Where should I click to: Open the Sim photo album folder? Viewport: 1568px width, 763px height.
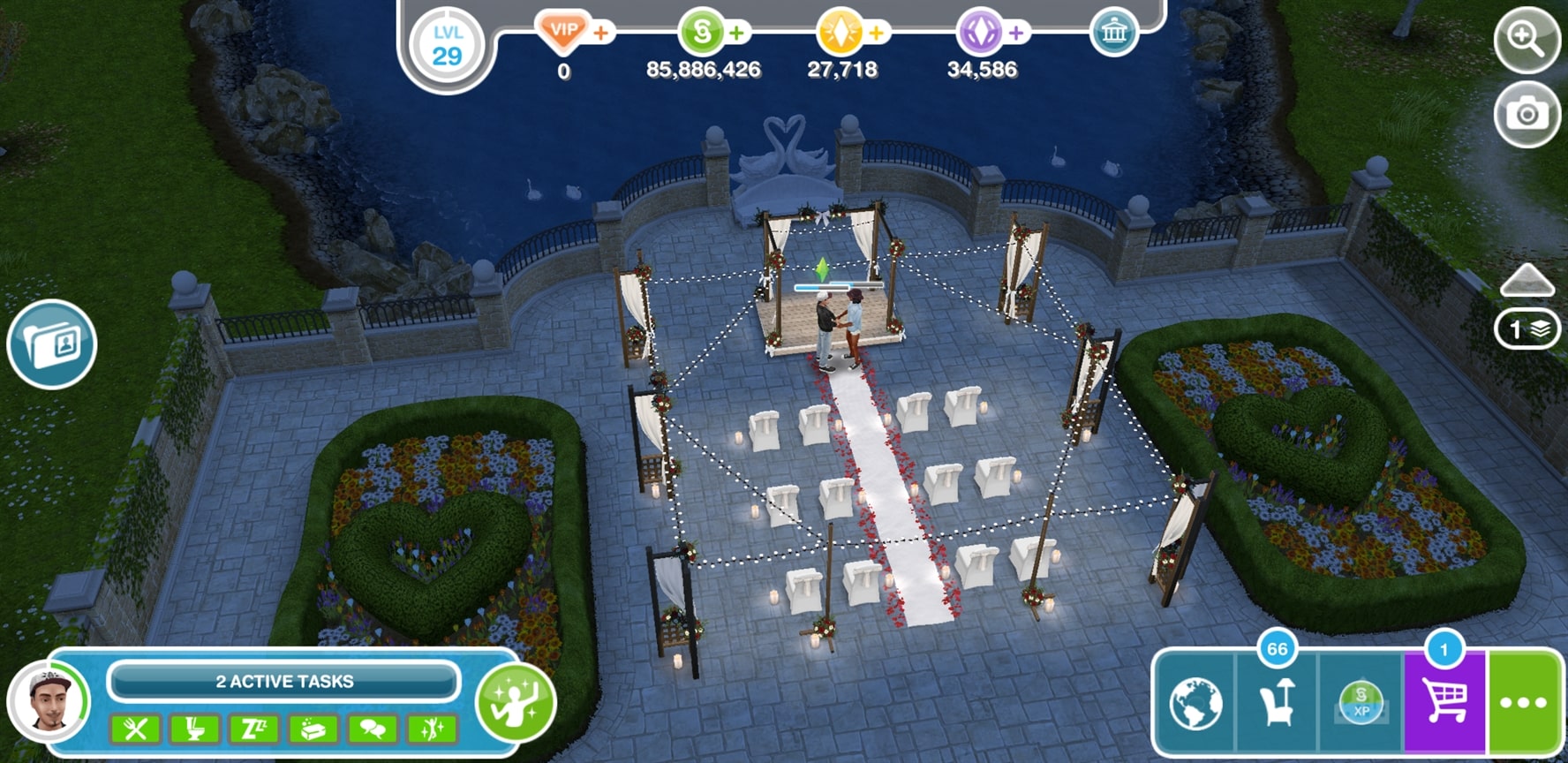click(x=52, y=344)
